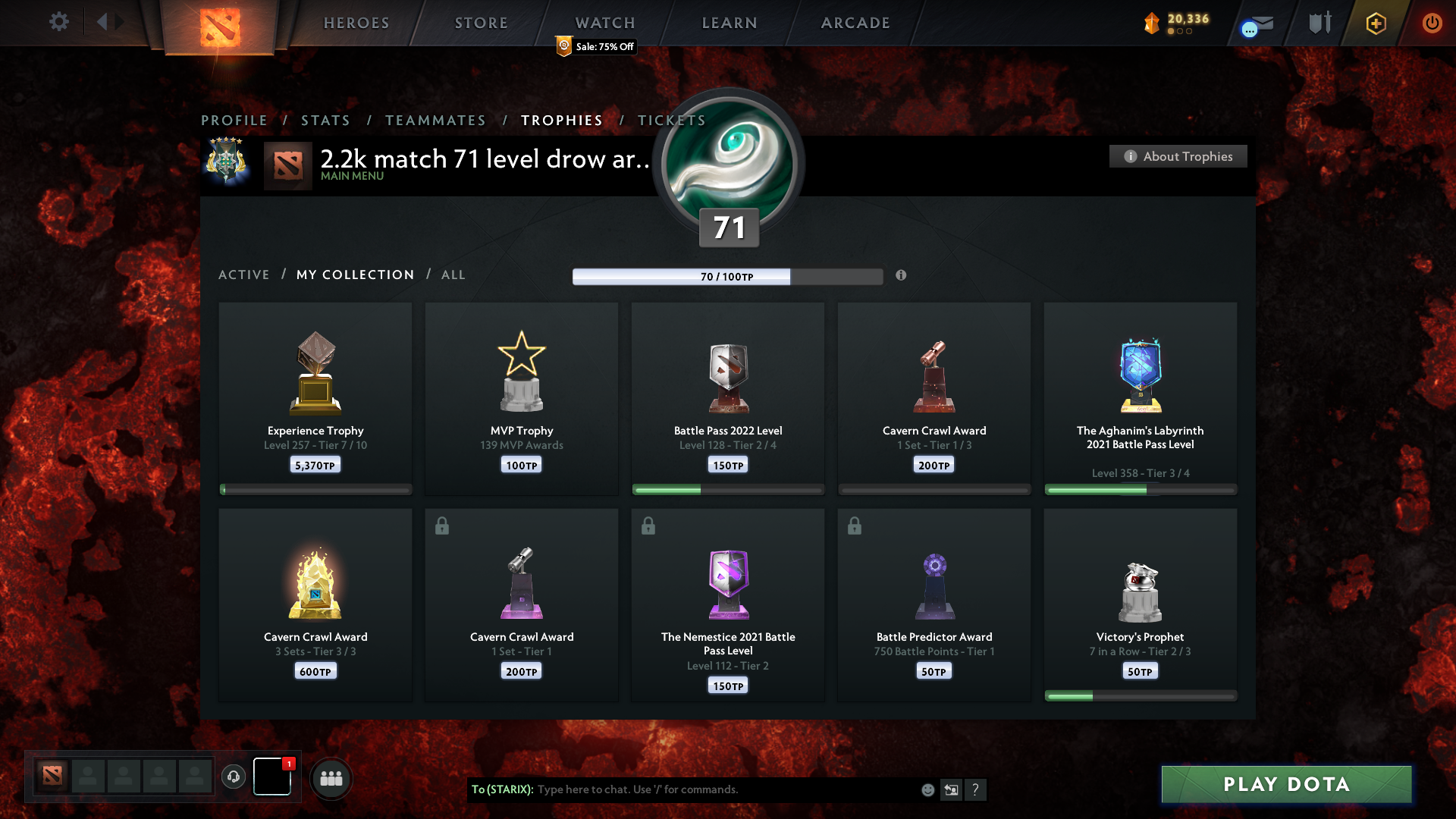Open the TICKETS tab
1456x819 pixels.
point(671,120)
